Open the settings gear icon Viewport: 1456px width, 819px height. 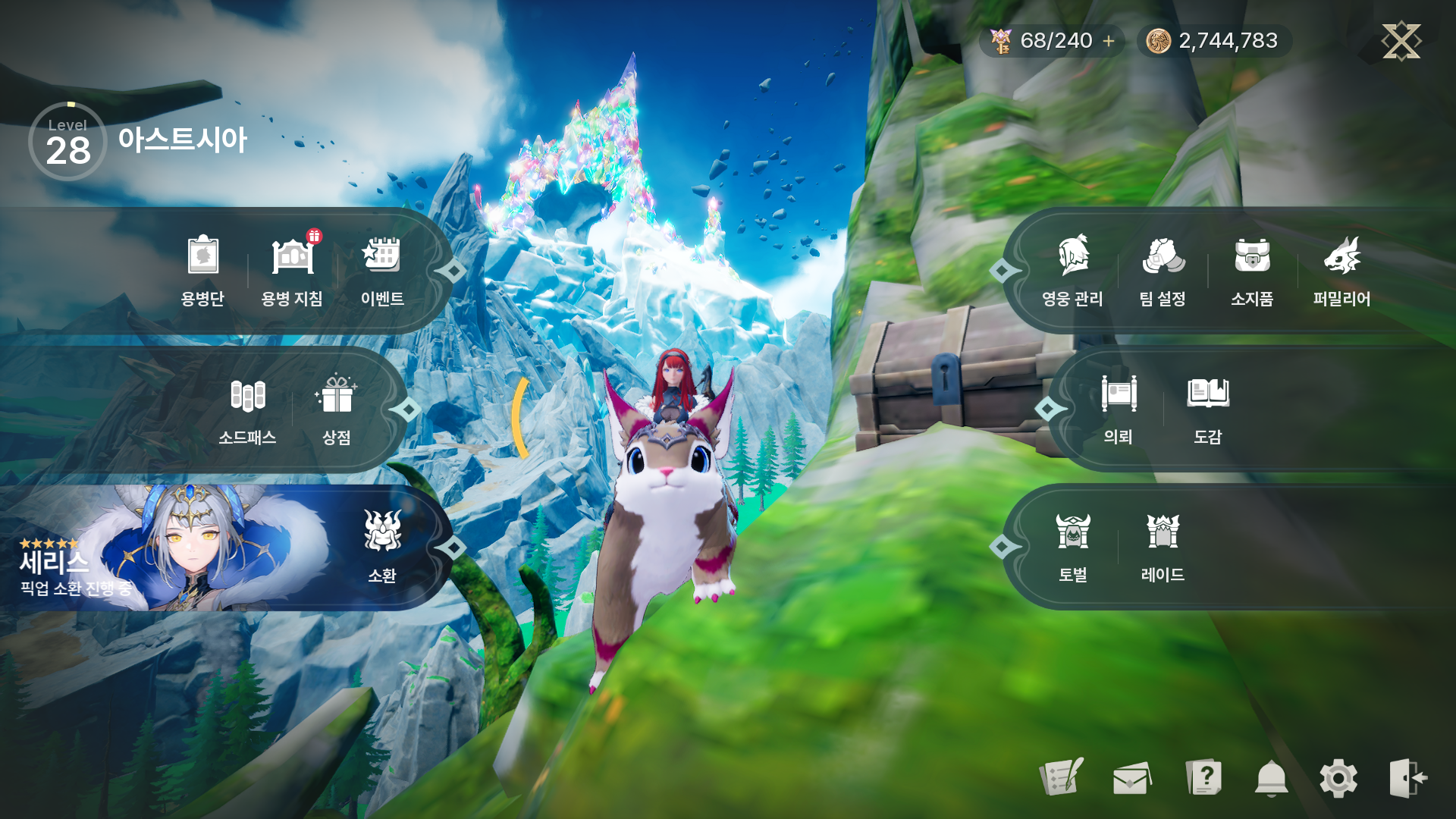[1338, 778]
